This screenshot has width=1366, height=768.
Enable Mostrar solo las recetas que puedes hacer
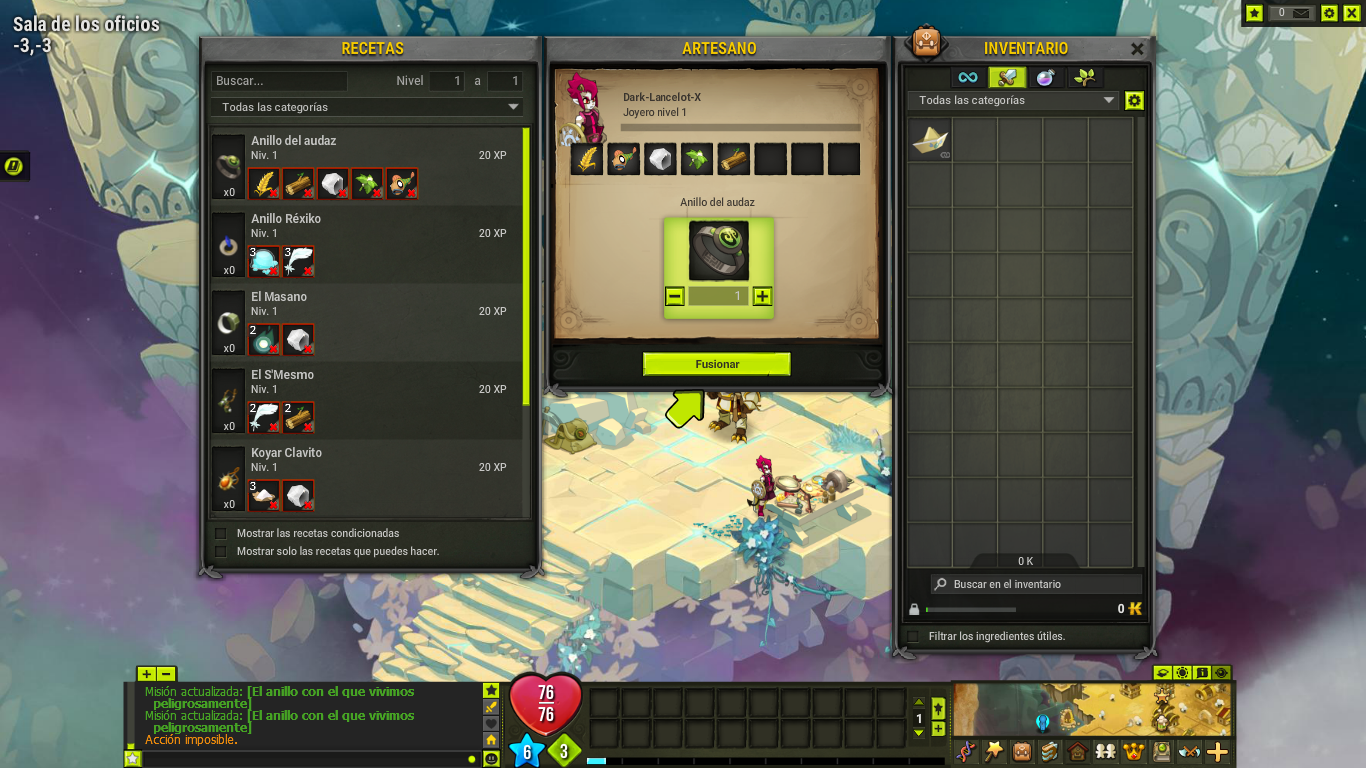click(x=221, y=551)
